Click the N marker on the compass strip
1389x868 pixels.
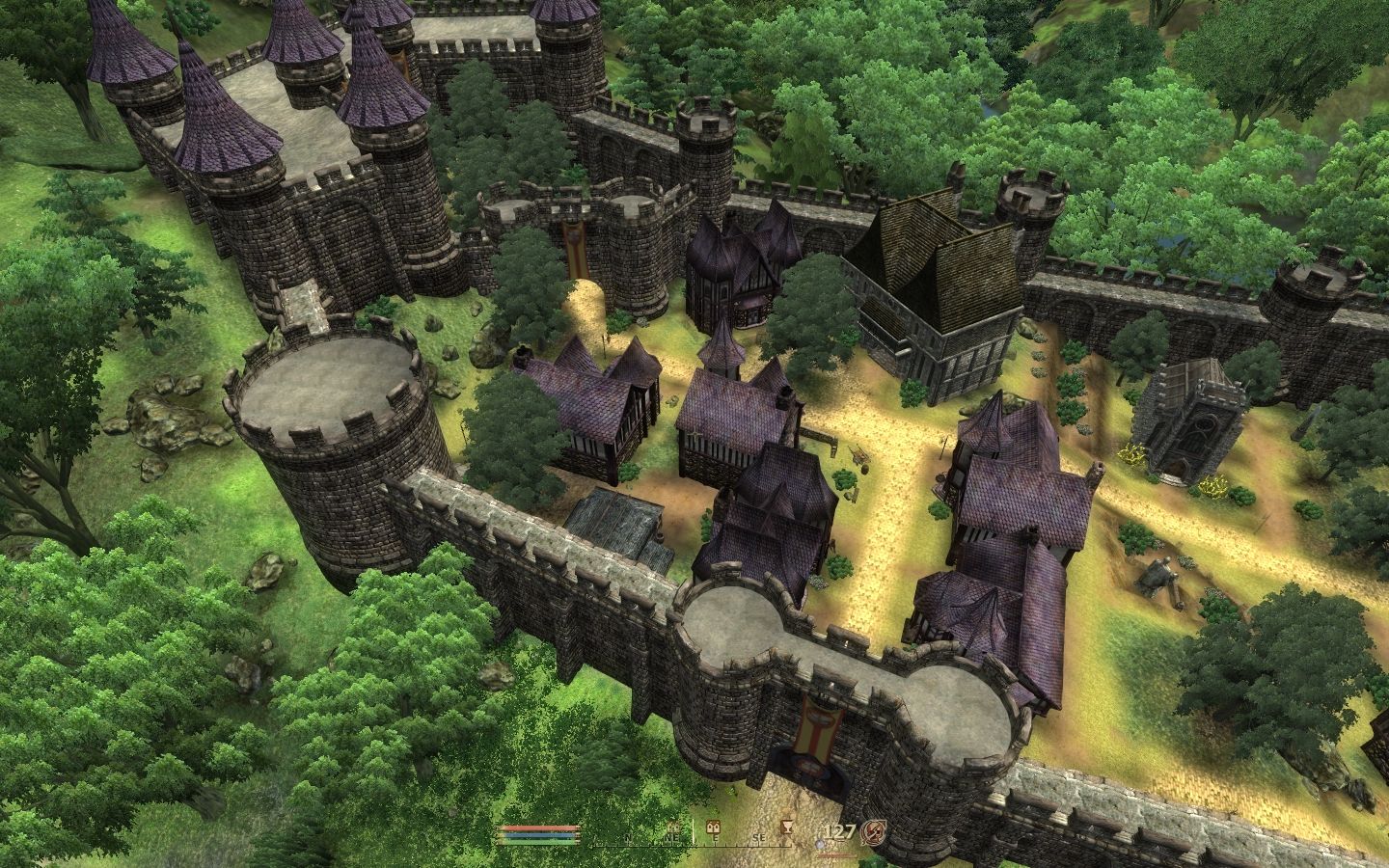click(628, 838)
